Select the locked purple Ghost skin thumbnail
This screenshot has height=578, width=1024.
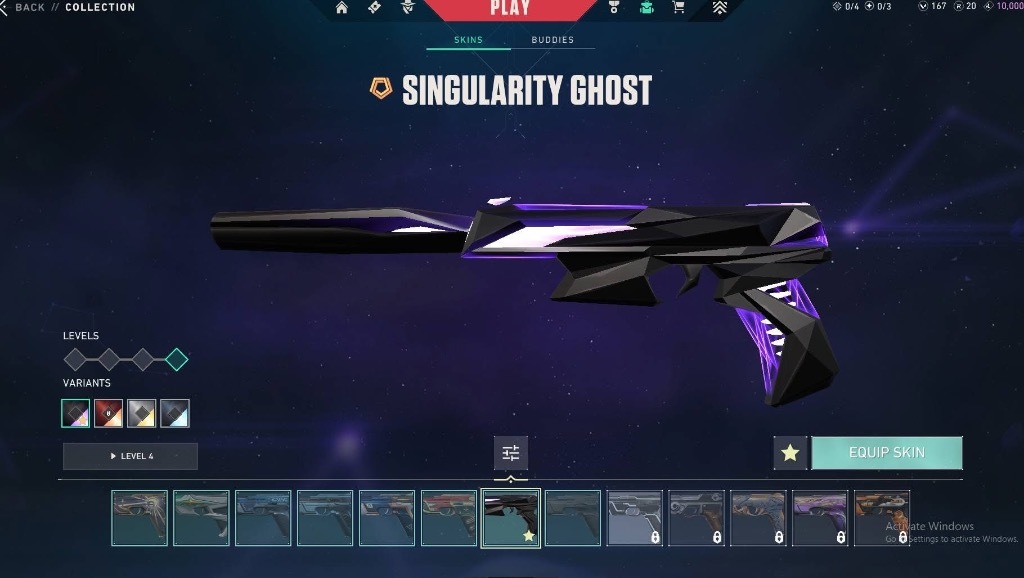(820, 518)
